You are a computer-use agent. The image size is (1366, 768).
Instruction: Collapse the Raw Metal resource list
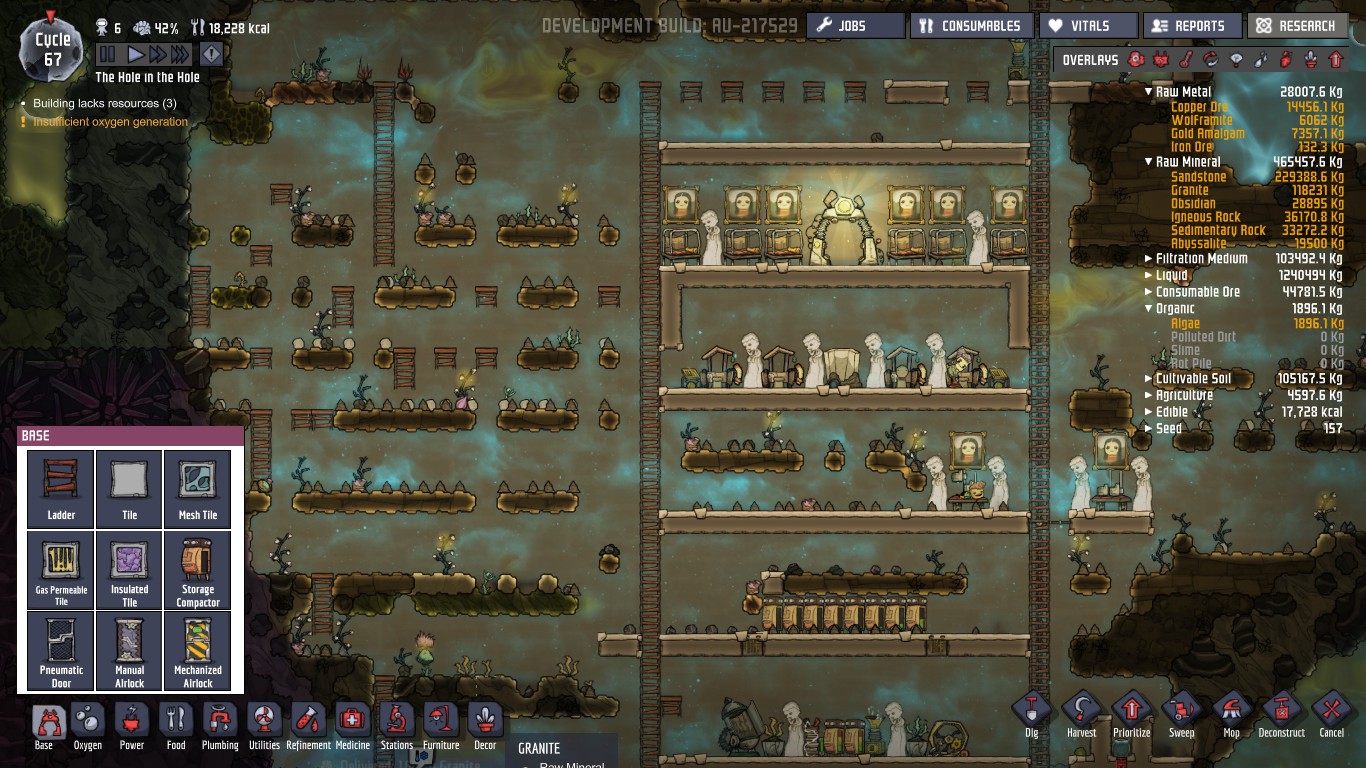(x=1148, y=92)
